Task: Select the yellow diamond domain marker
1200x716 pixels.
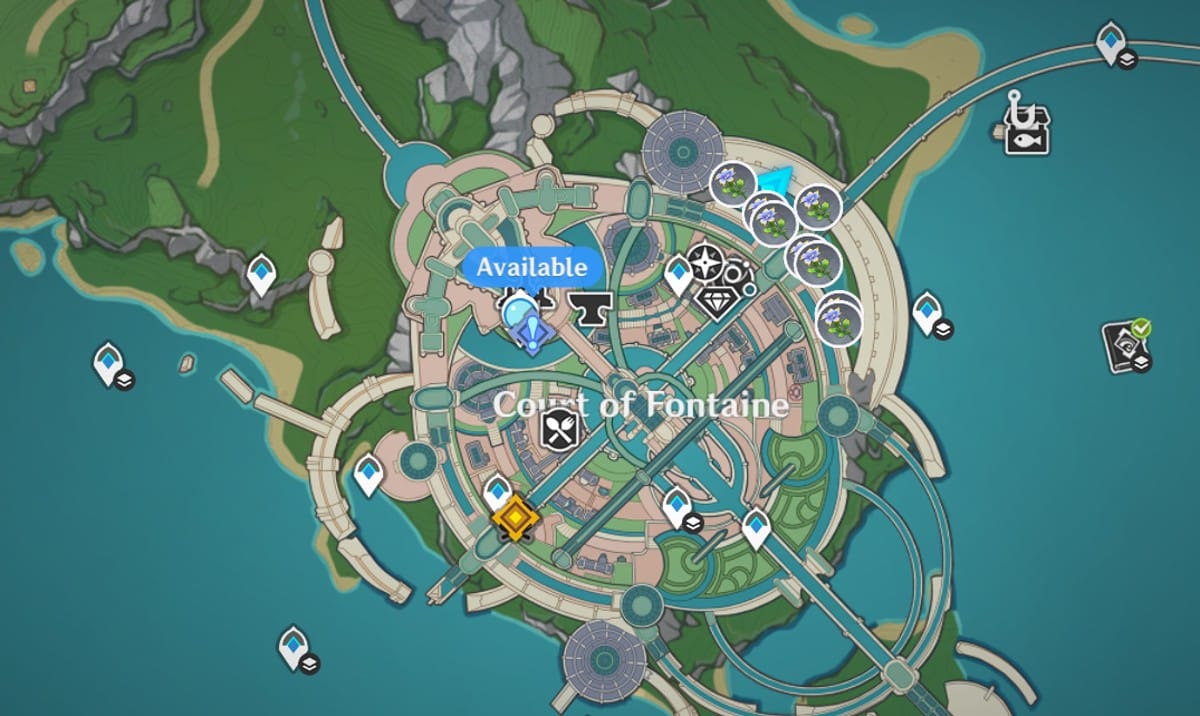Action: [x=515, y=519]
